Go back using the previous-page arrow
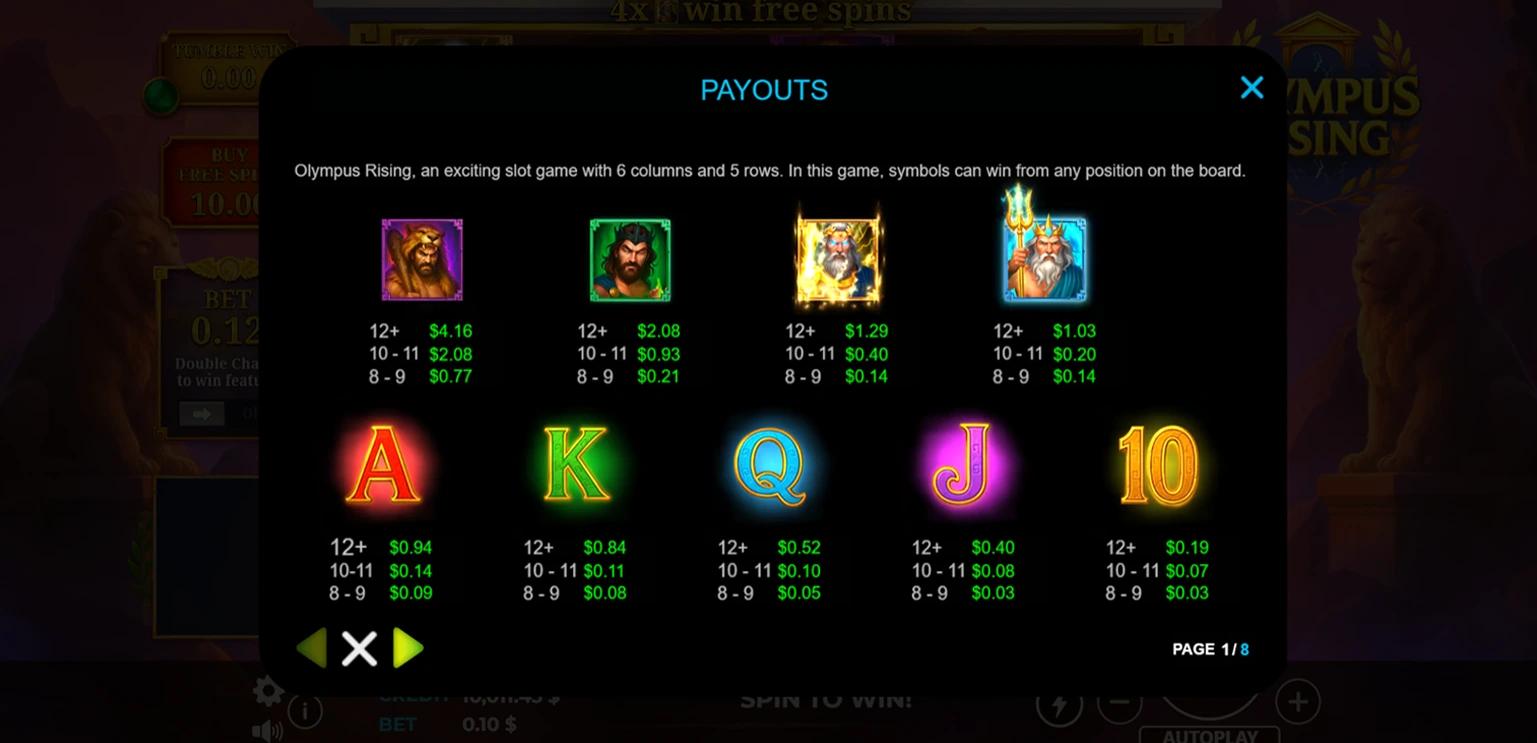 [311, 648]
